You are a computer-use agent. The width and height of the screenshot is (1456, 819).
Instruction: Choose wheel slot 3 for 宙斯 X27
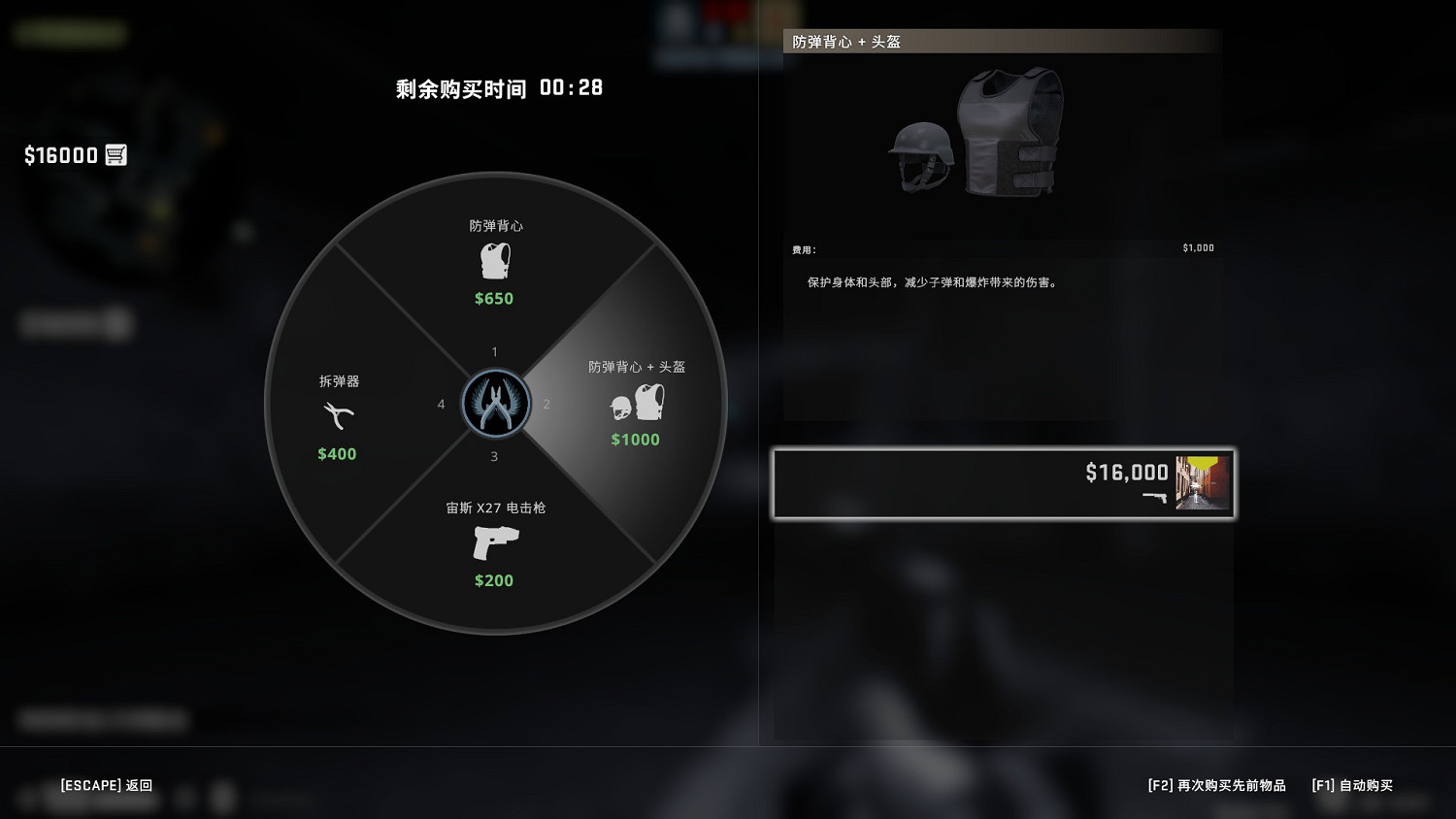click(494, 455)
